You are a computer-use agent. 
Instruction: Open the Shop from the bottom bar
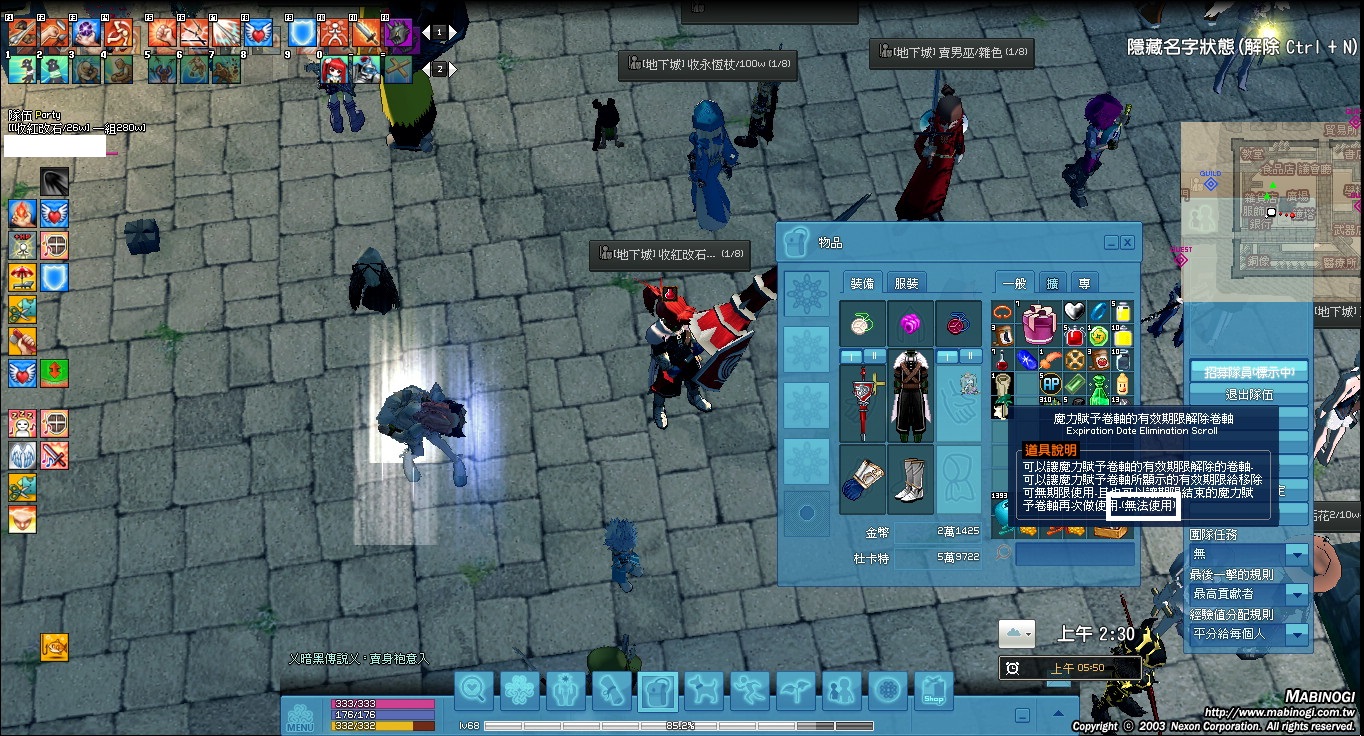pos(933,690)
